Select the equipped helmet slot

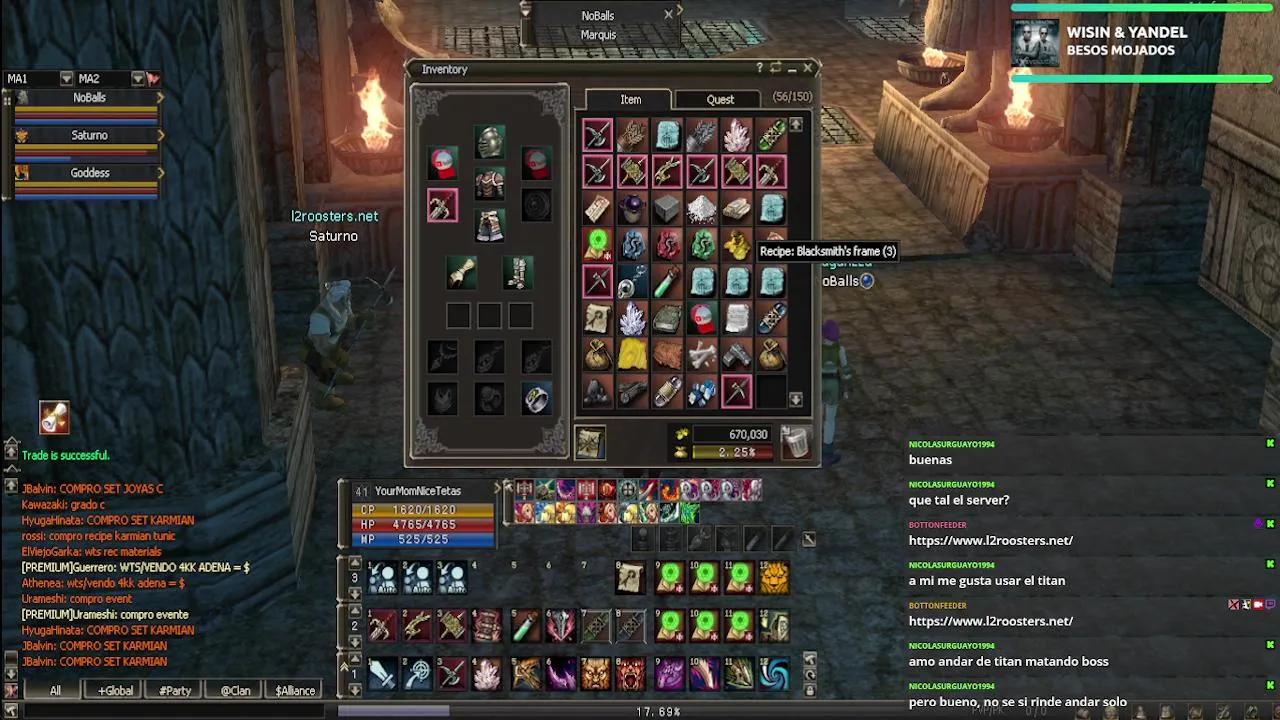[489, 142]
